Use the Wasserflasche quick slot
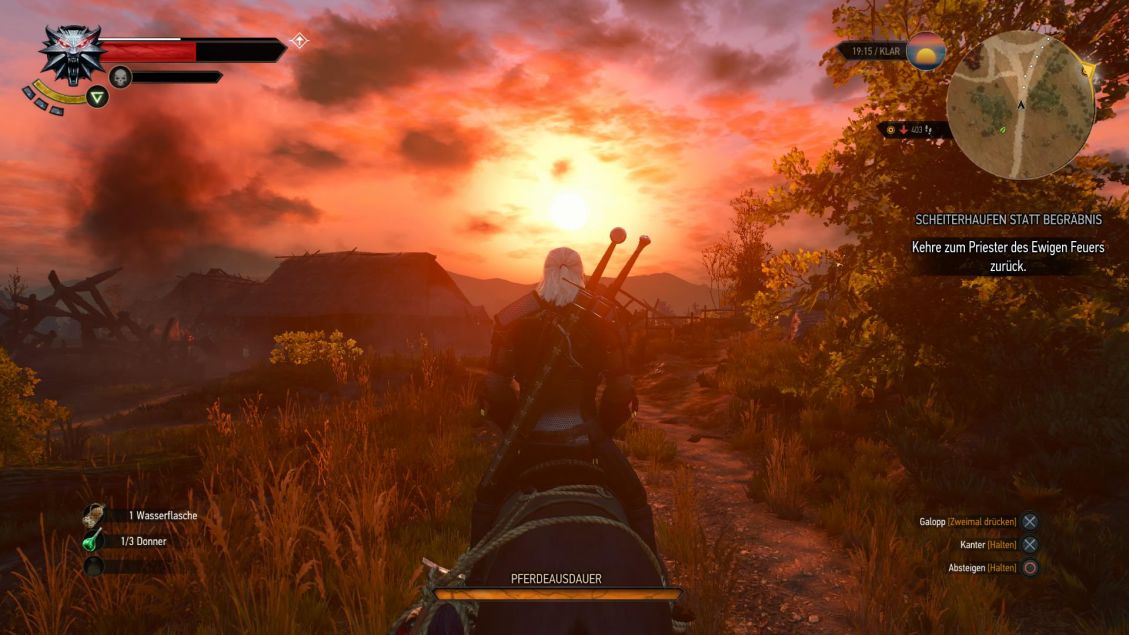This screenshot has height=635, width=1129. coord(95,515)
